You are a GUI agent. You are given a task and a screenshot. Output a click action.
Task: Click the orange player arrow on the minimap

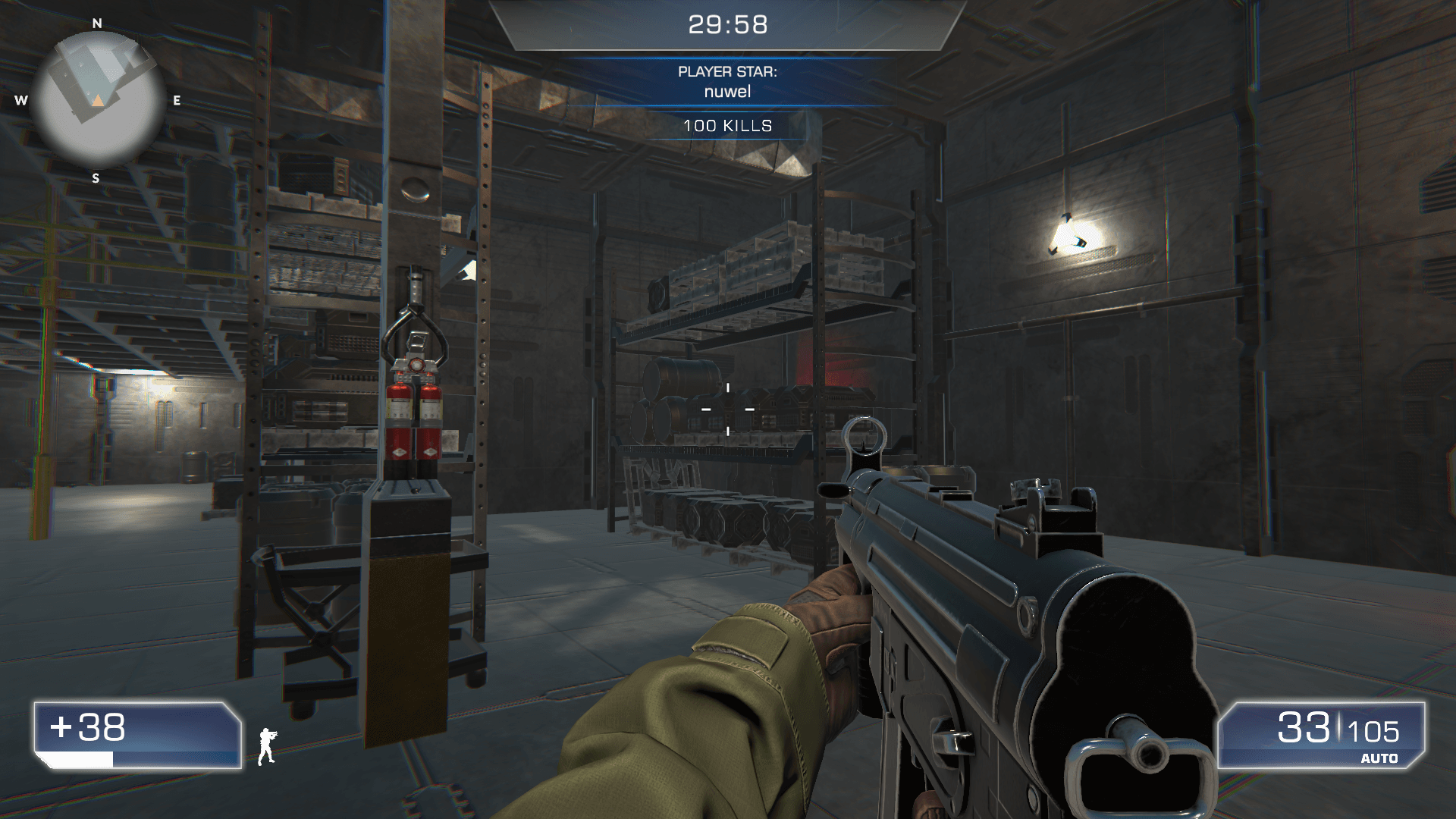click(x=97, y=99)
